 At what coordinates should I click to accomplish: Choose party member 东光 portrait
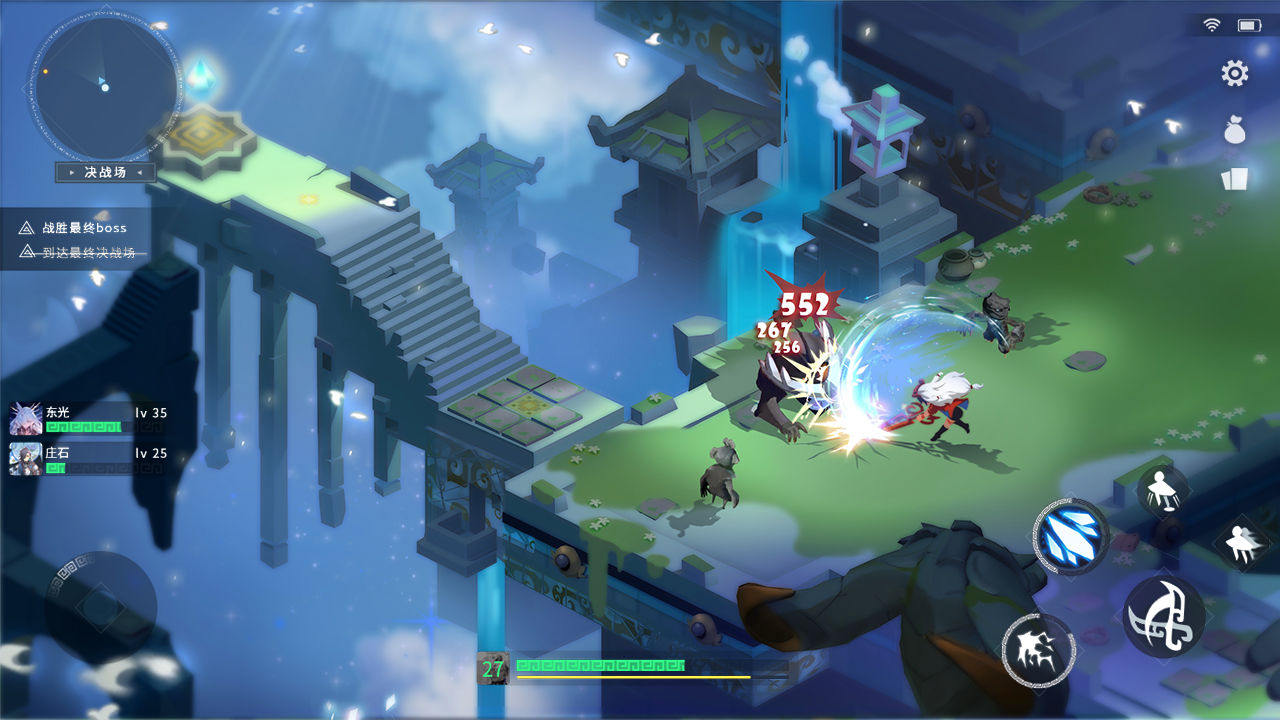pyautogui.click(x=26, y=419)
